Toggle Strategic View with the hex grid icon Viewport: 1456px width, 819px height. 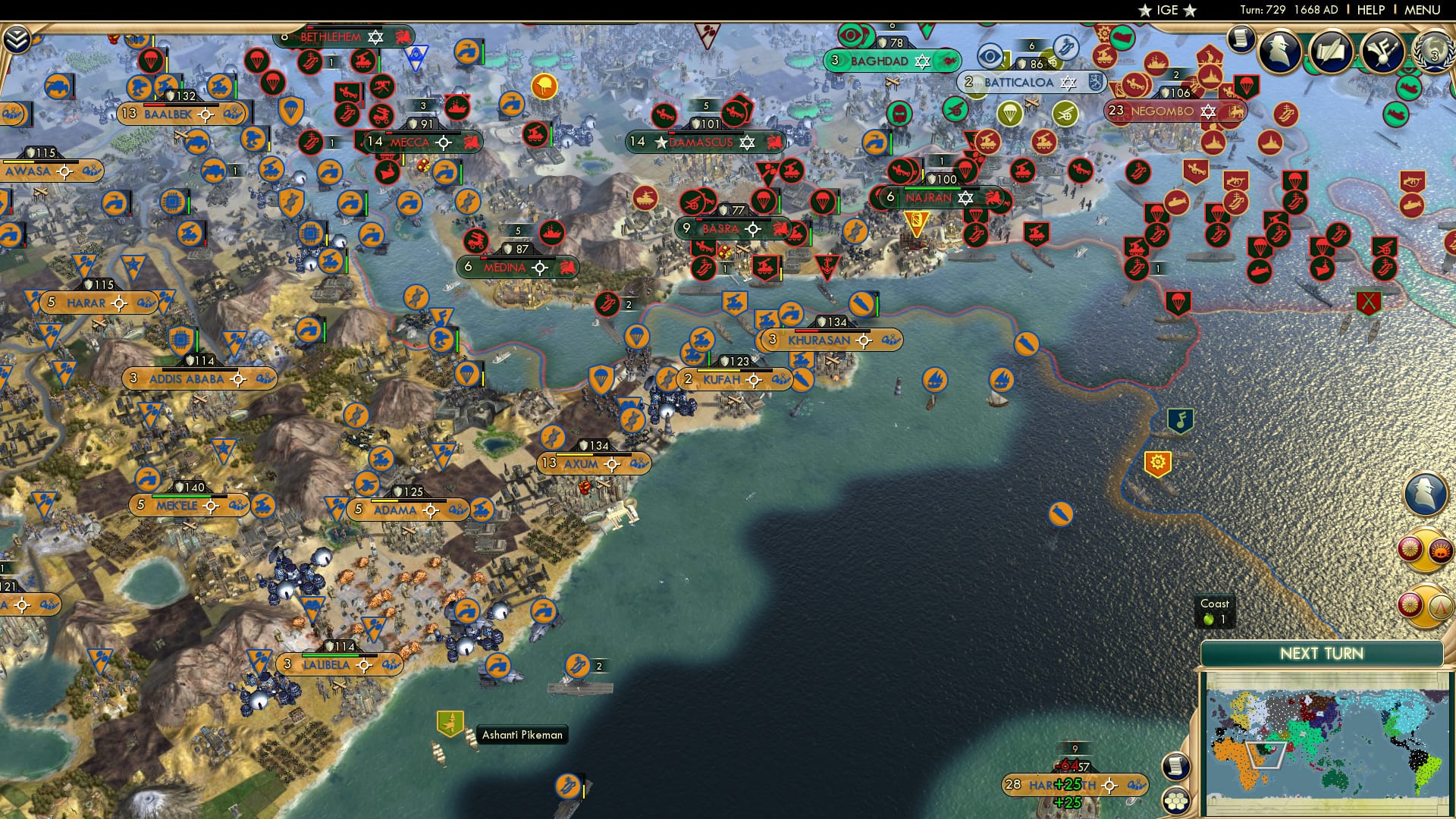1176,800
